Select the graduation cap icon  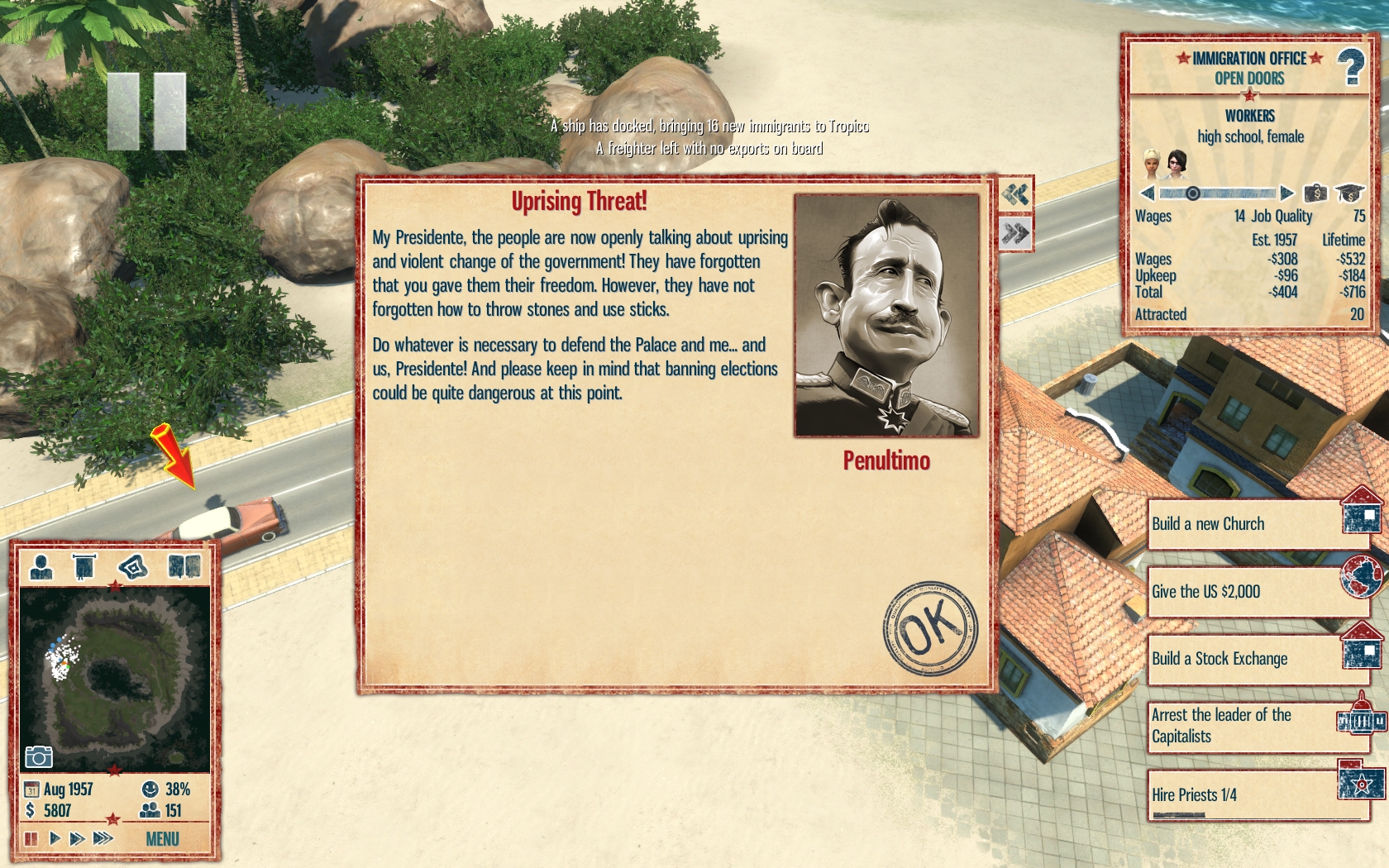coord(1349,193)
